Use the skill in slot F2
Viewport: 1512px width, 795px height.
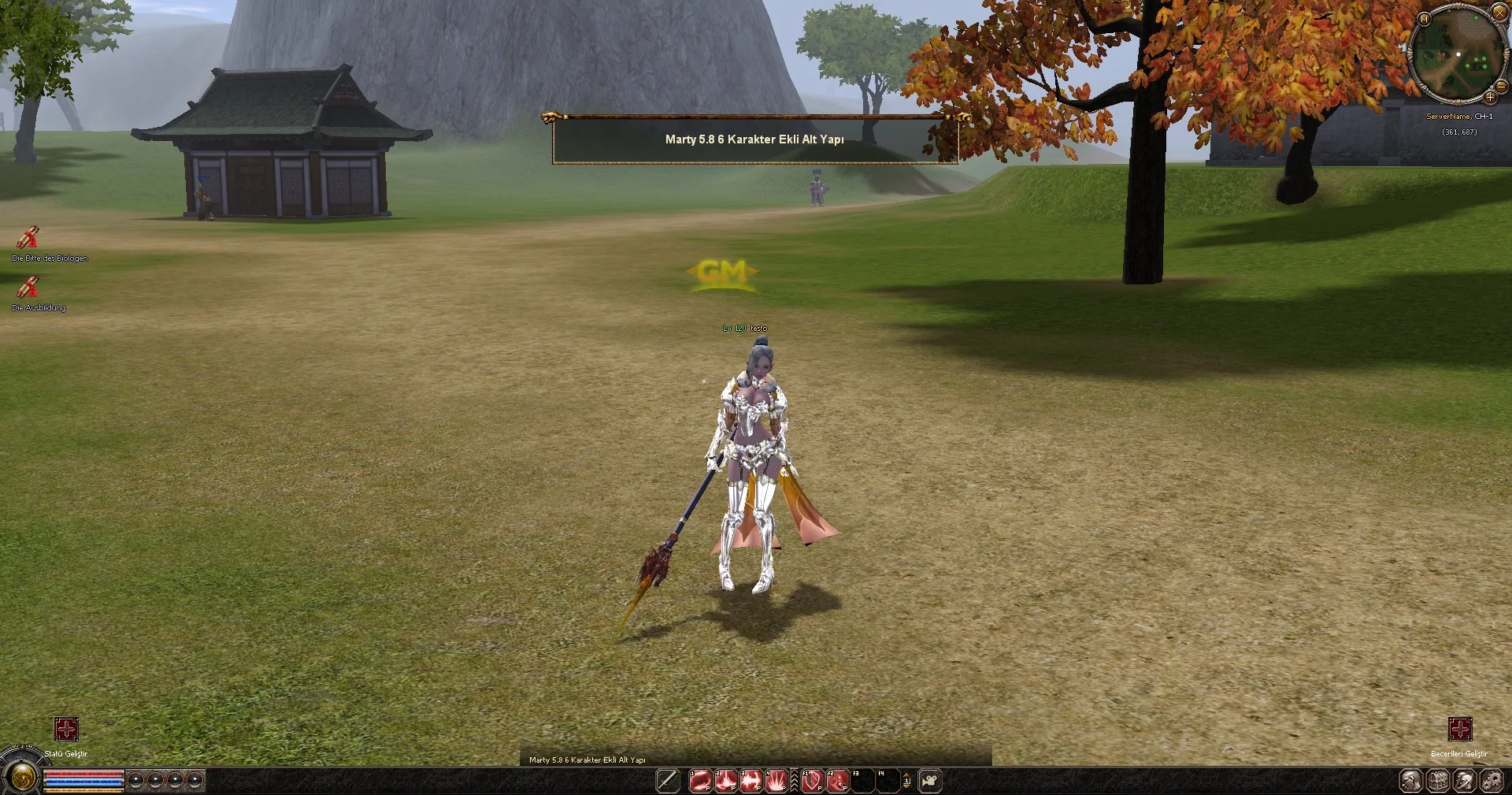point(837,780)
